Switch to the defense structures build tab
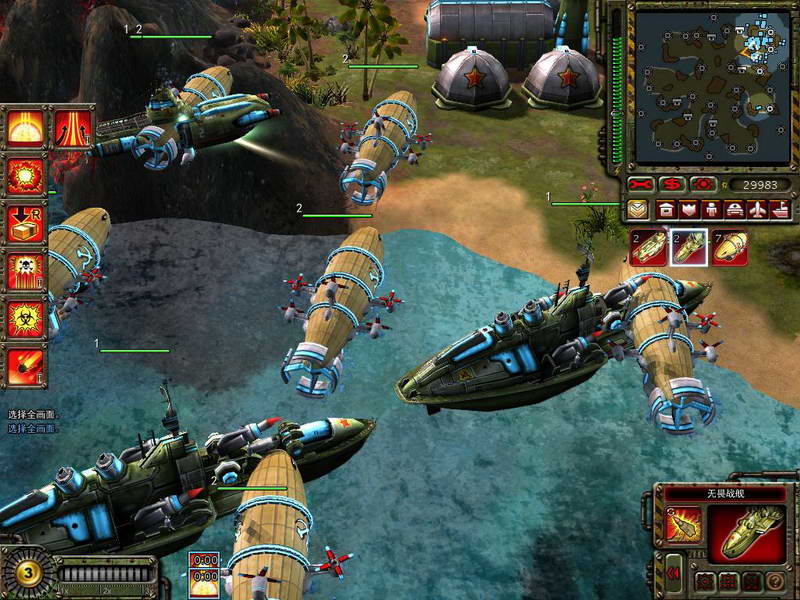 [x=687, y=210]
